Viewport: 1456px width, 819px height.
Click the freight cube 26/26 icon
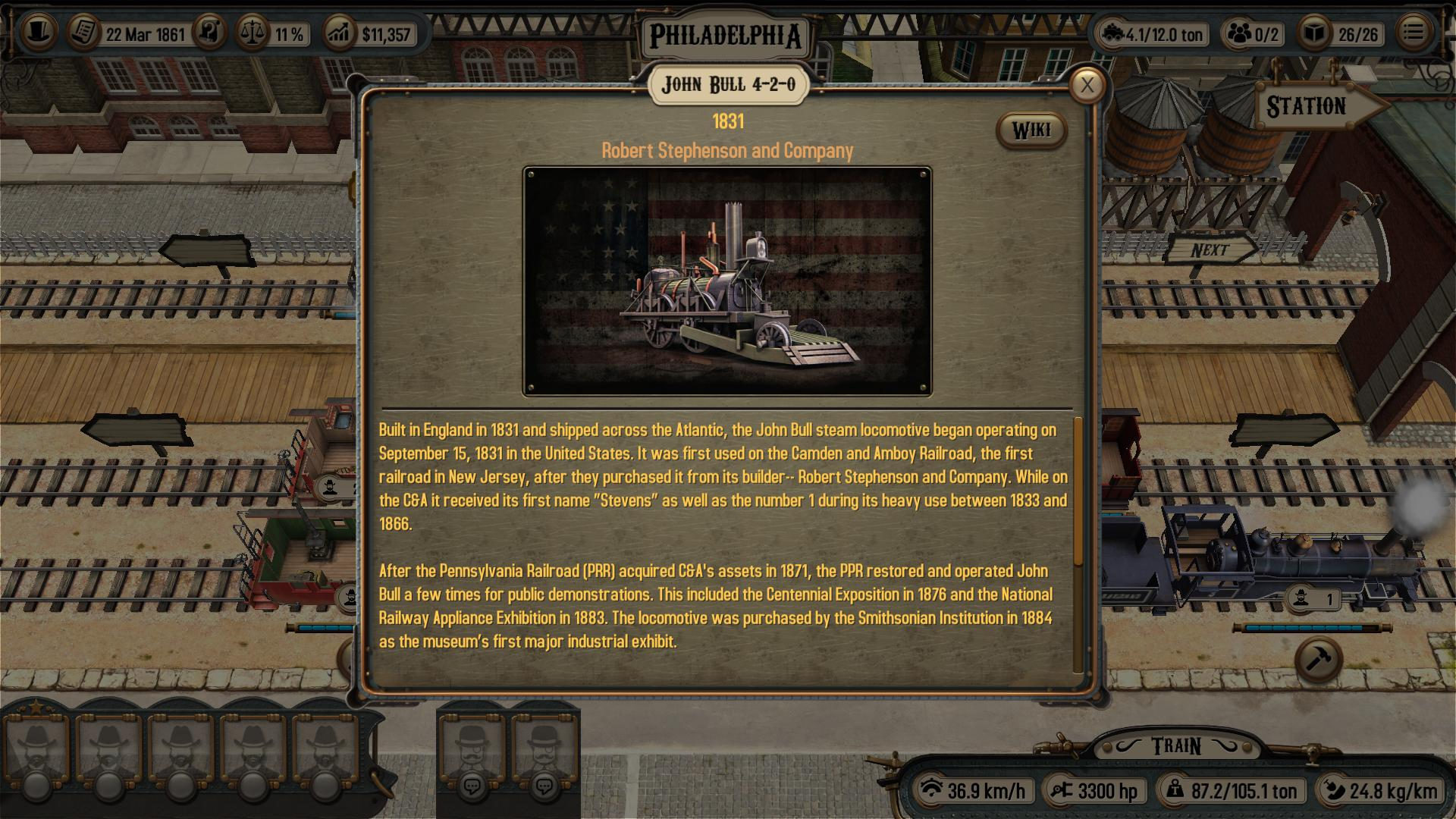click(1317, 33)
